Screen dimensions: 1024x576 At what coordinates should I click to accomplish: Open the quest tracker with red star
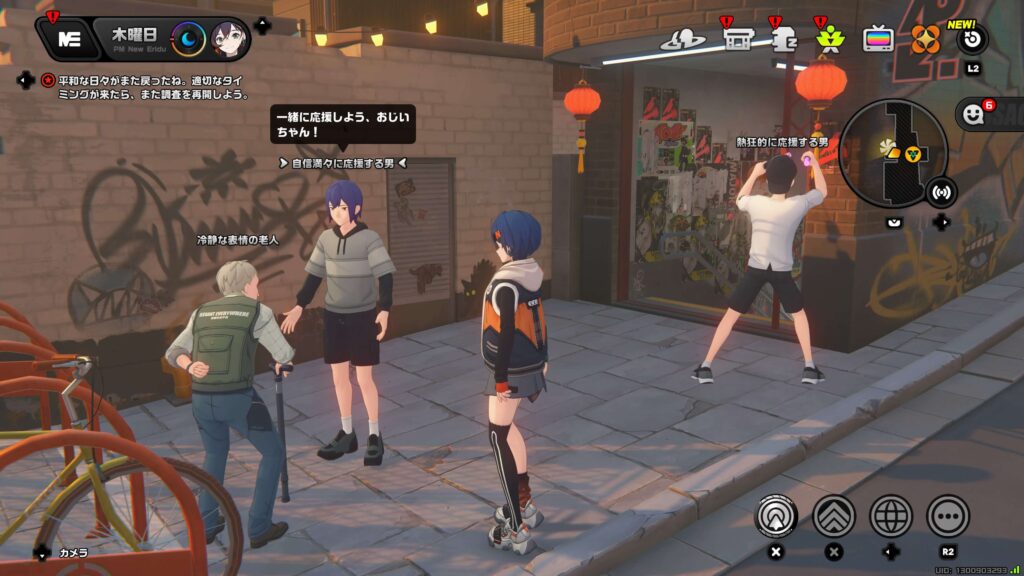coord(47,80)
